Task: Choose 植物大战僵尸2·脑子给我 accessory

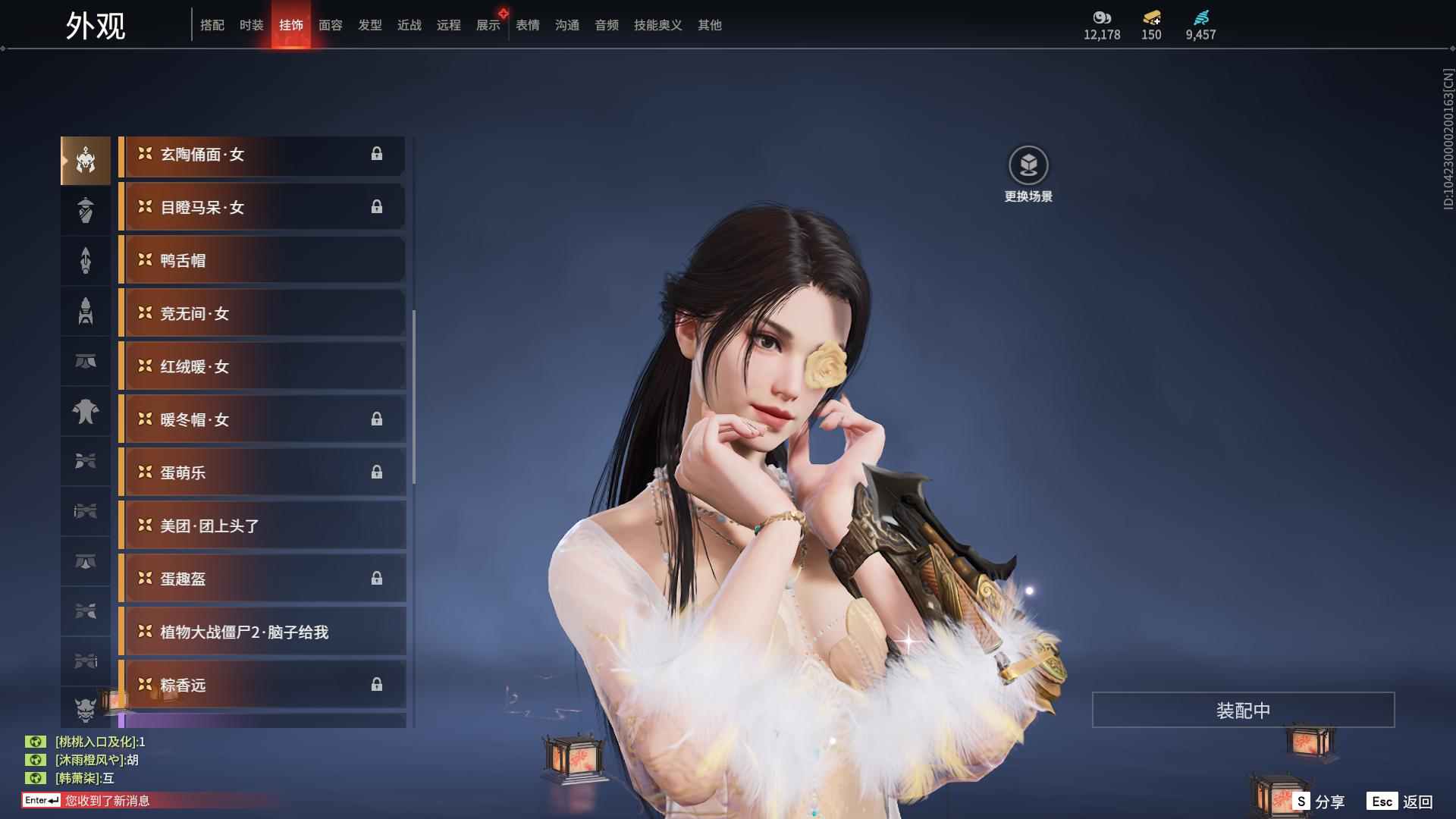Action: [x=262, y=632]
